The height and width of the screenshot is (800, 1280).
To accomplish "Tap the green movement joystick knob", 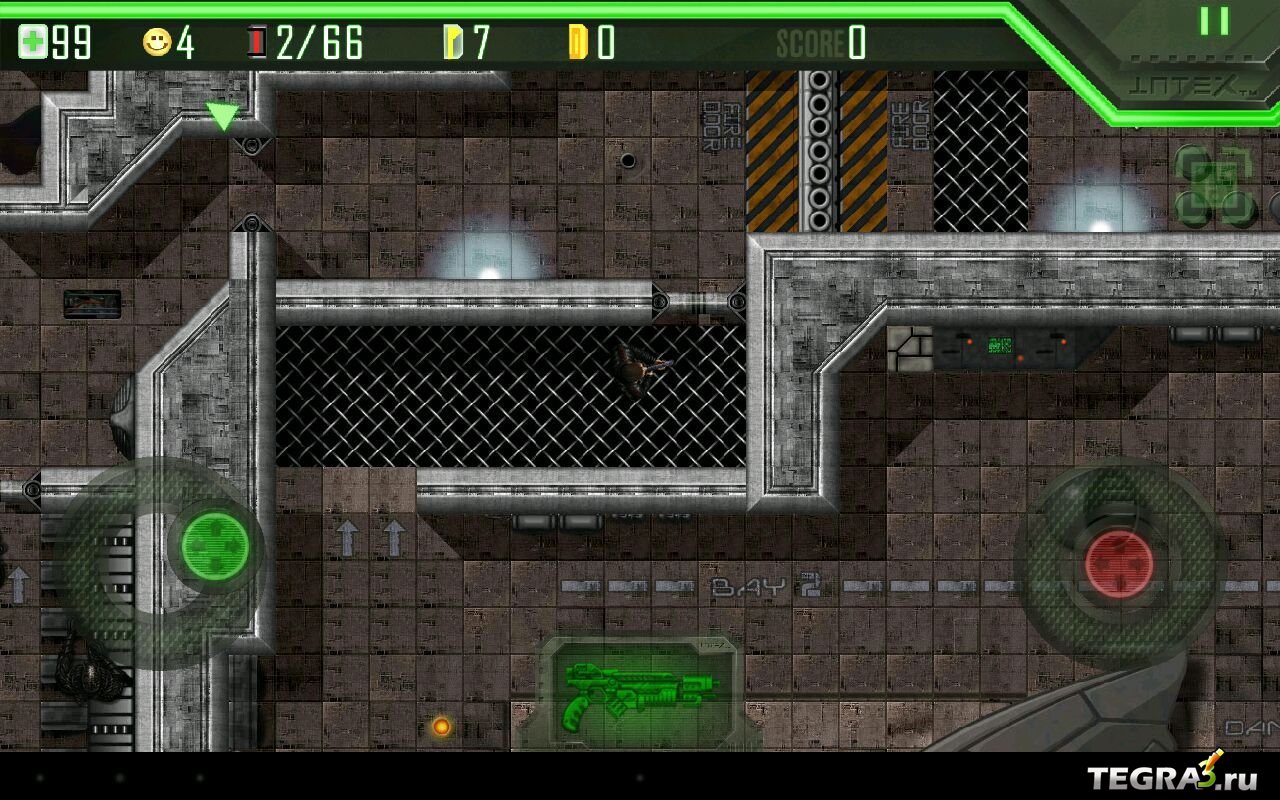I will (215, 545).
